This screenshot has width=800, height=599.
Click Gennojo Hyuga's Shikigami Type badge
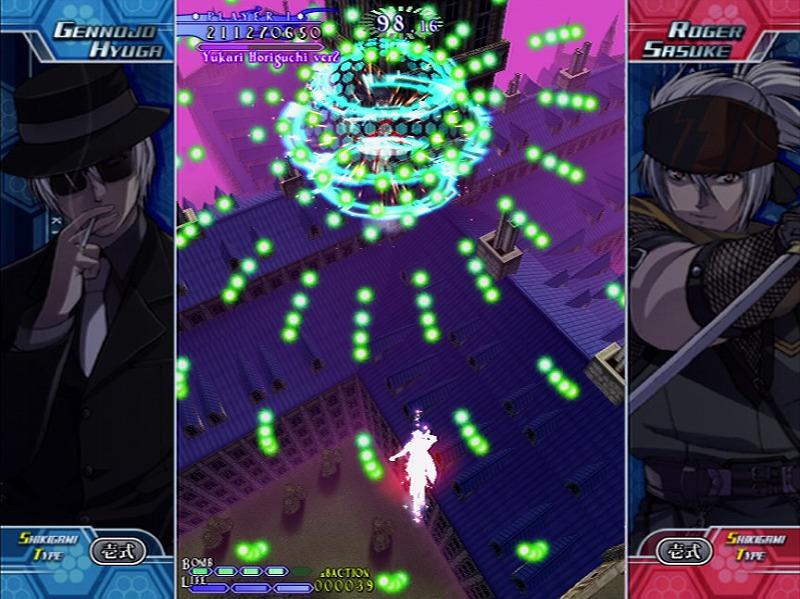pos(118,550)
